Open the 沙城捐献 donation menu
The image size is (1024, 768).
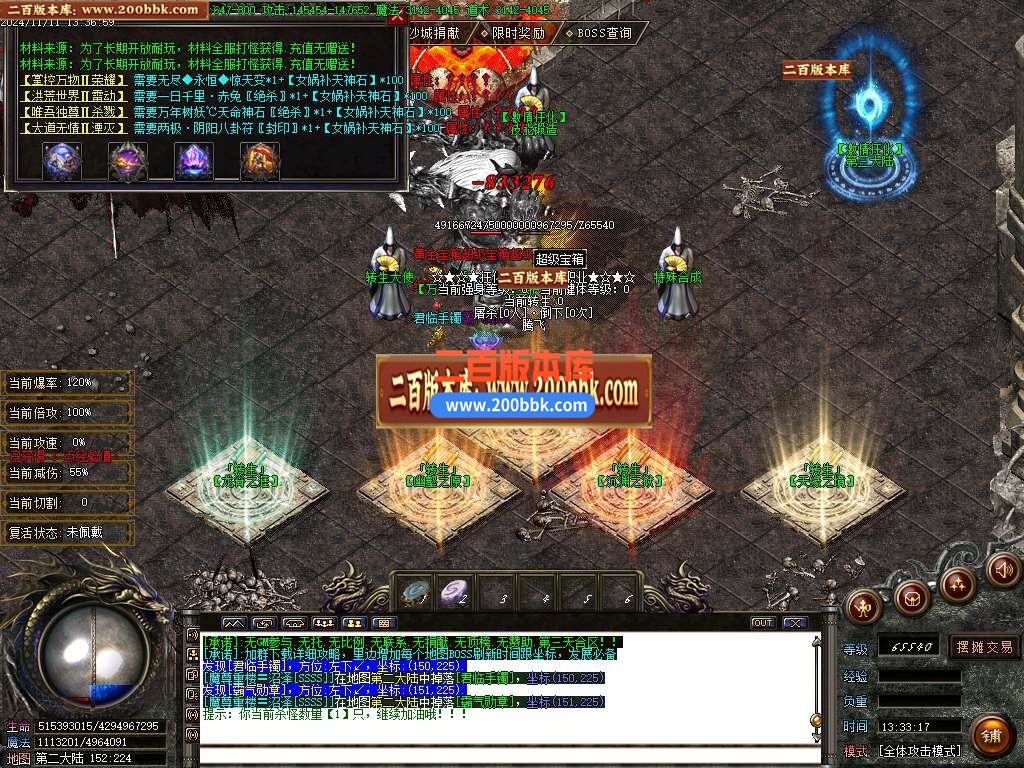[x=435, y=33]
